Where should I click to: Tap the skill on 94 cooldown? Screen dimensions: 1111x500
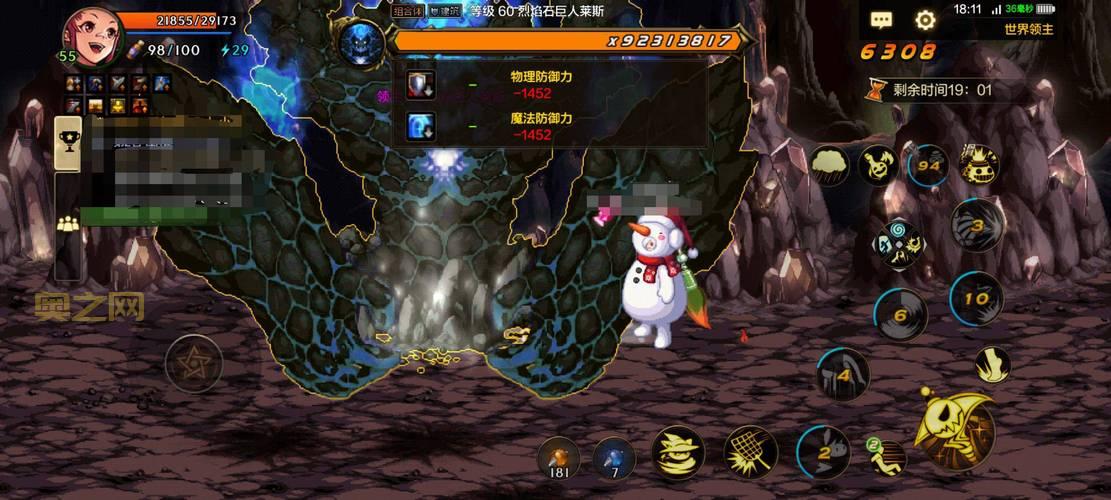[x=928, y=165]
